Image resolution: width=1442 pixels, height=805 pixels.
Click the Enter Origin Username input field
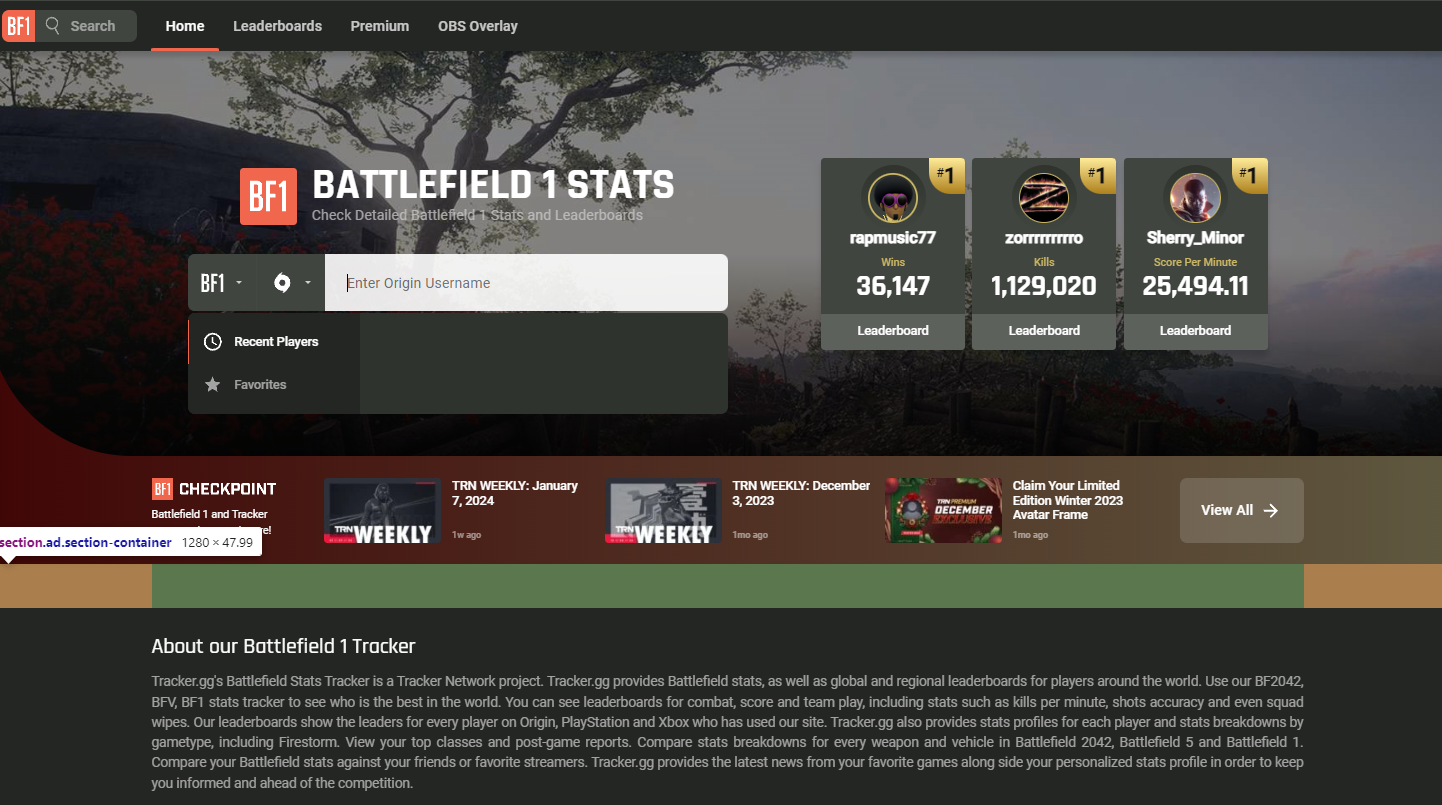[x=526, y=282]
